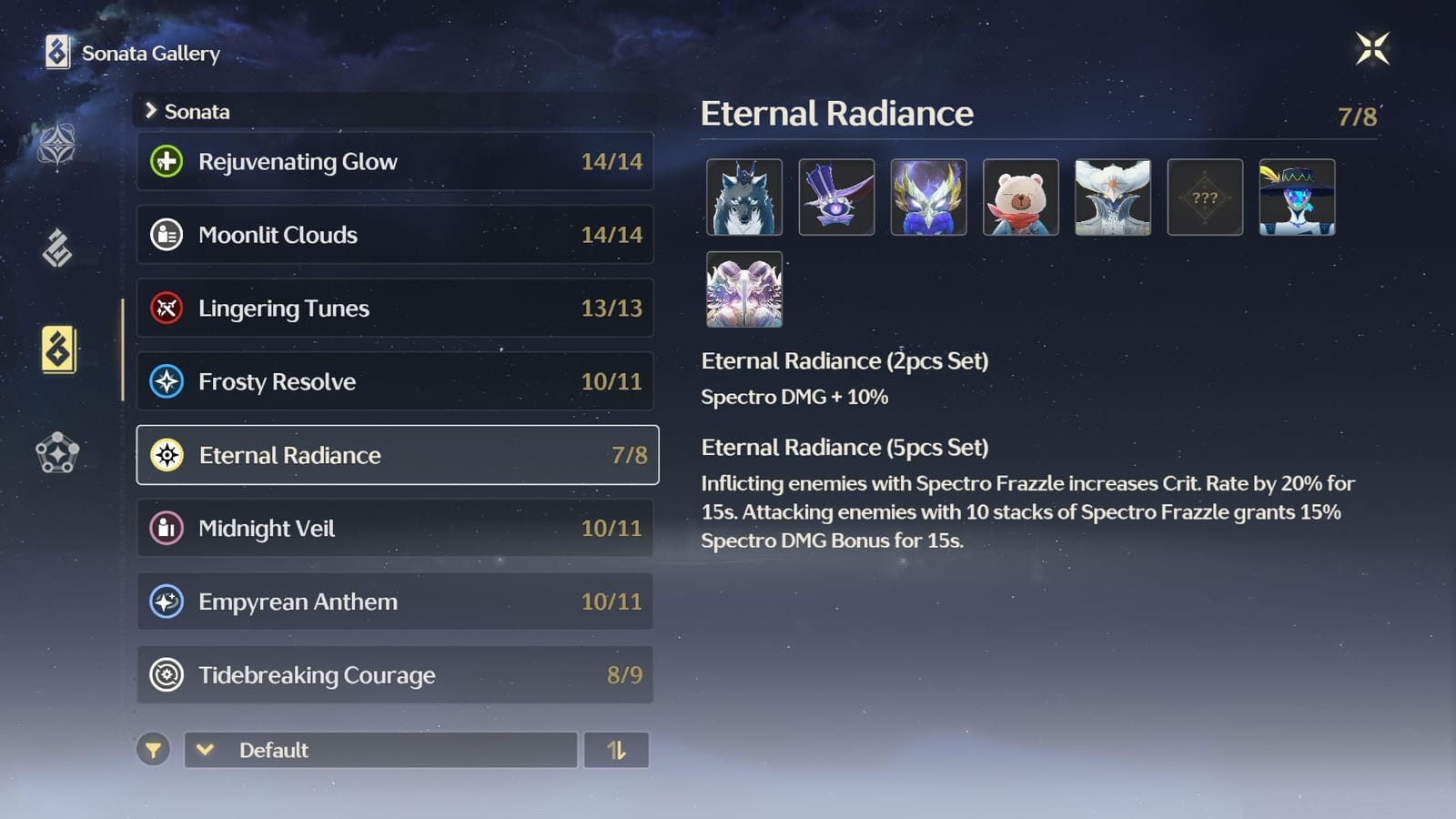Select the Eternal Radiance sun icon
This screenshot has width=1456, height=819.
(168, 455)
